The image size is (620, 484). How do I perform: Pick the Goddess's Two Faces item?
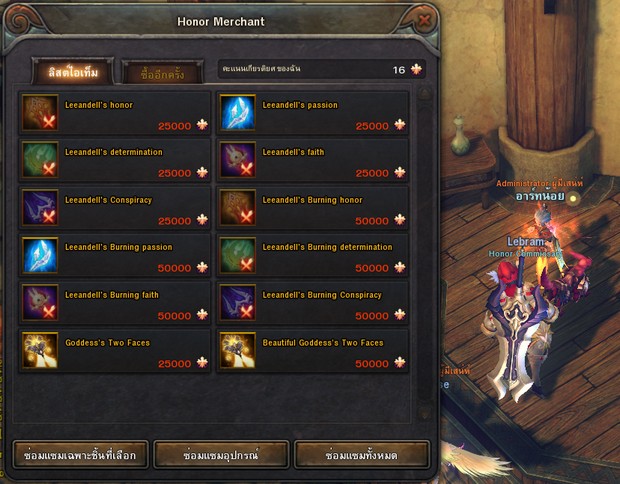click(x=115, y=350)
